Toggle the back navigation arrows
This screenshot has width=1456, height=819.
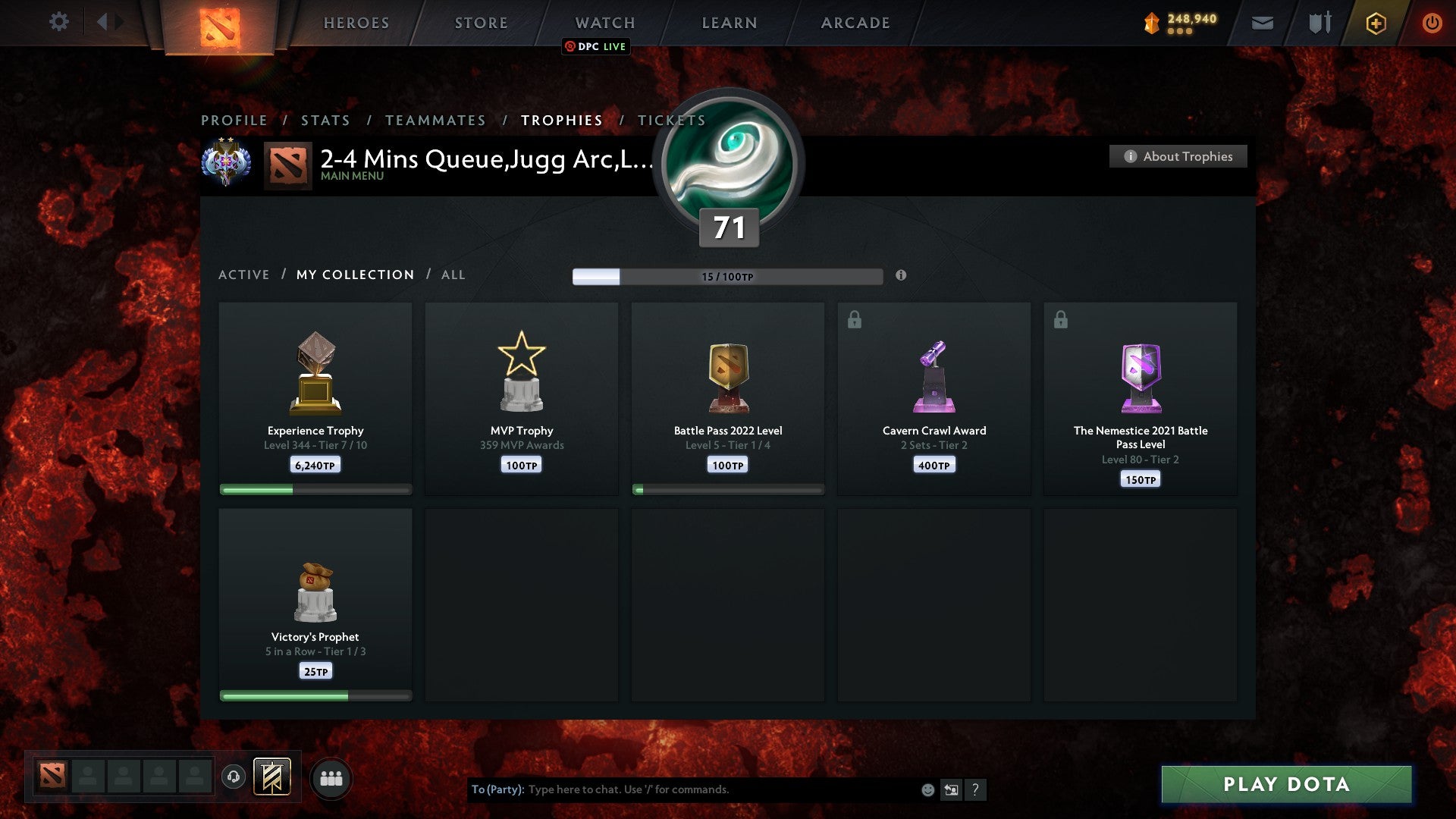[108, 22]
